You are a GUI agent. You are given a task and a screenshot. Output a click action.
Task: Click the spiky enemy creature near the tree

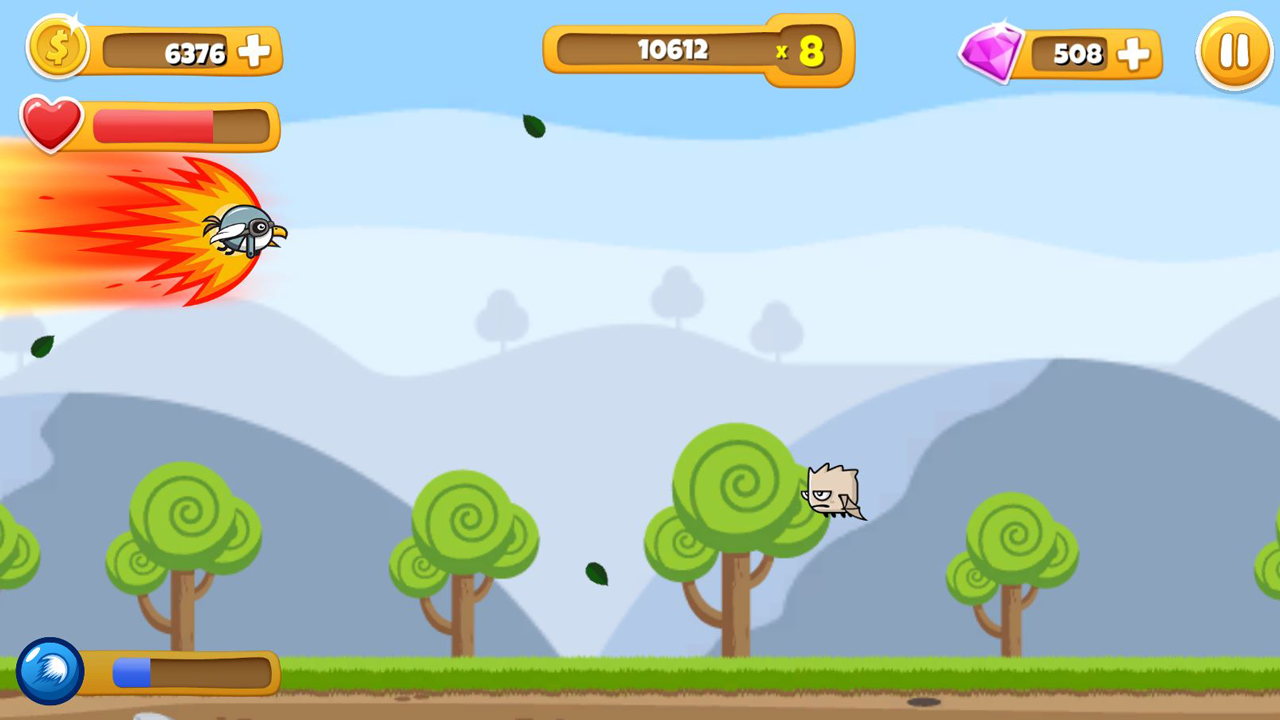click(833, 492)
